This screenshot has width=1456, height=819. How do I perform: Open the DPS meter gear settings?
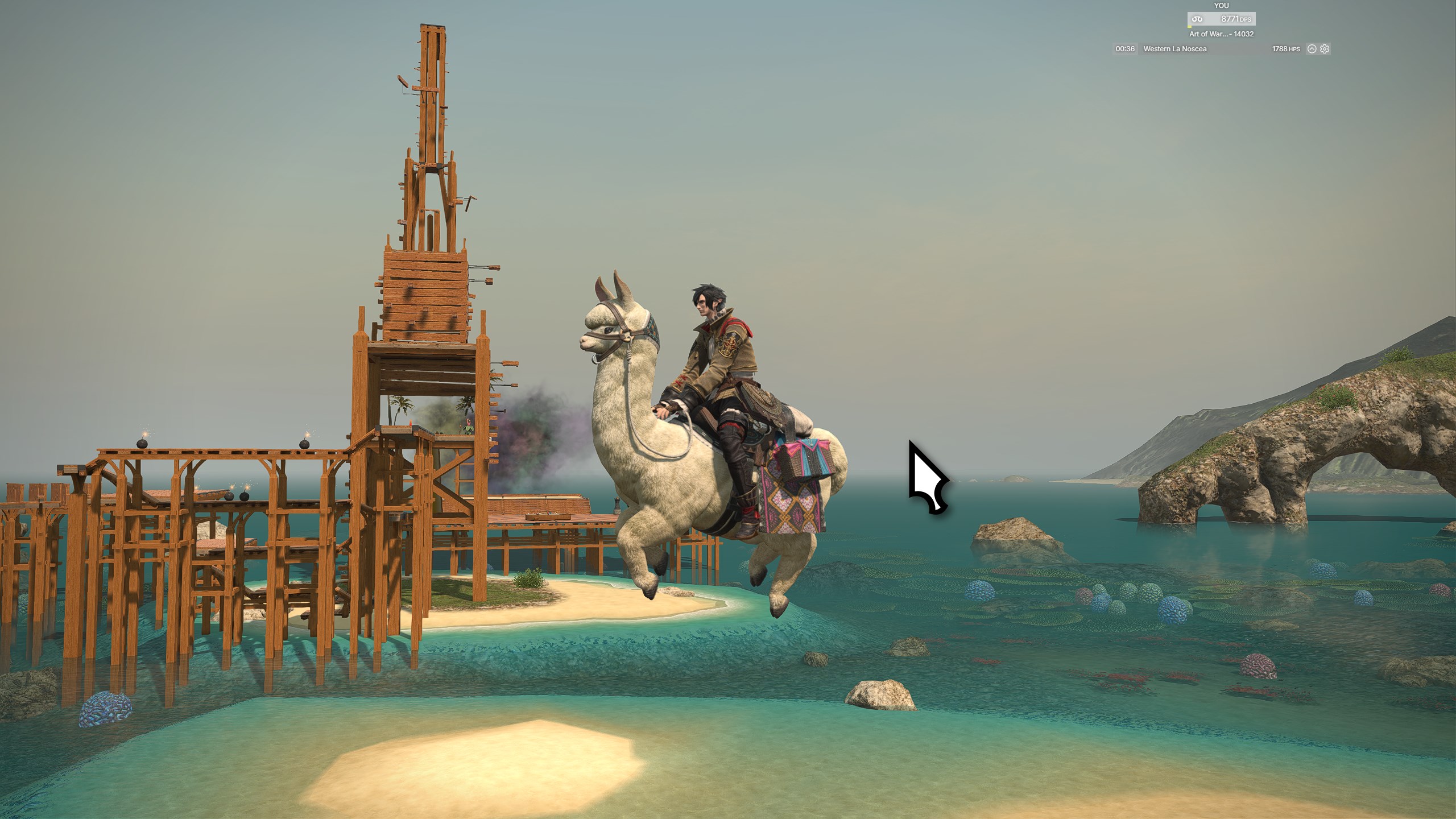pyautogui.click(x=1325, y=49)
